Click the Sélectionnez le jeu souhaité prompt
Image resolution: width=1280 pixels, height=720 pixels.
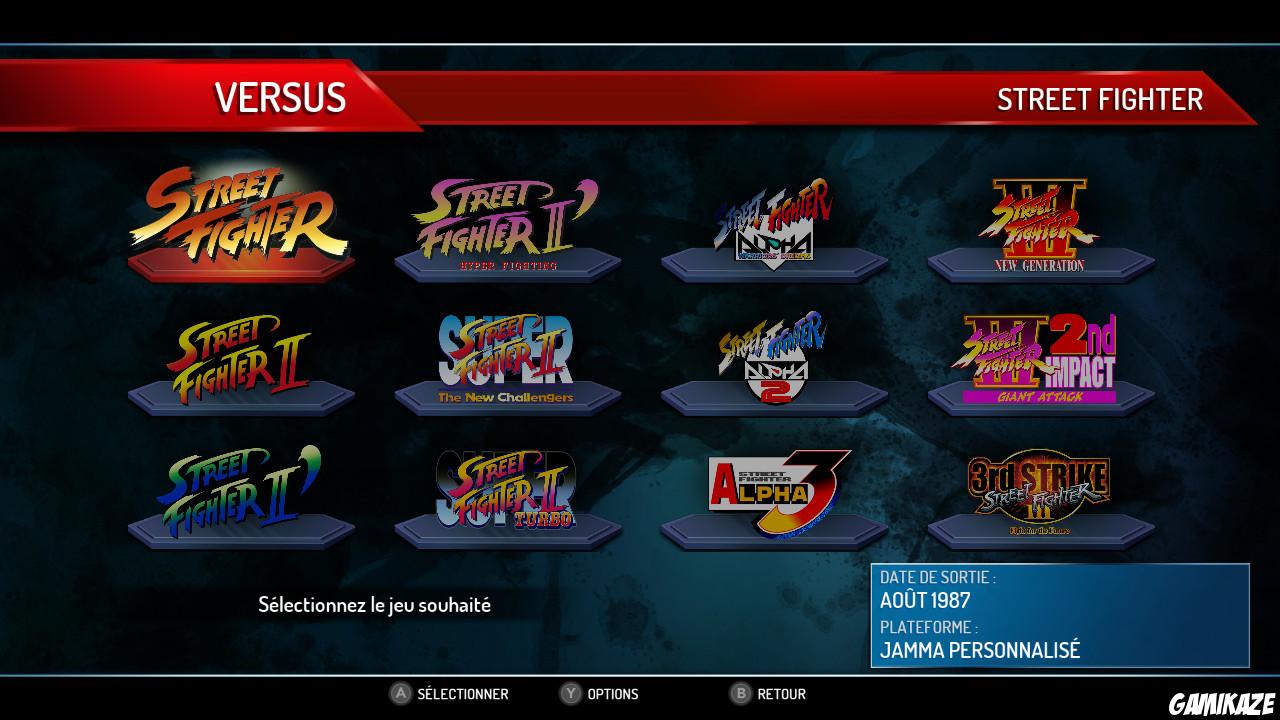pyautogui.click(x=375, y=604)
